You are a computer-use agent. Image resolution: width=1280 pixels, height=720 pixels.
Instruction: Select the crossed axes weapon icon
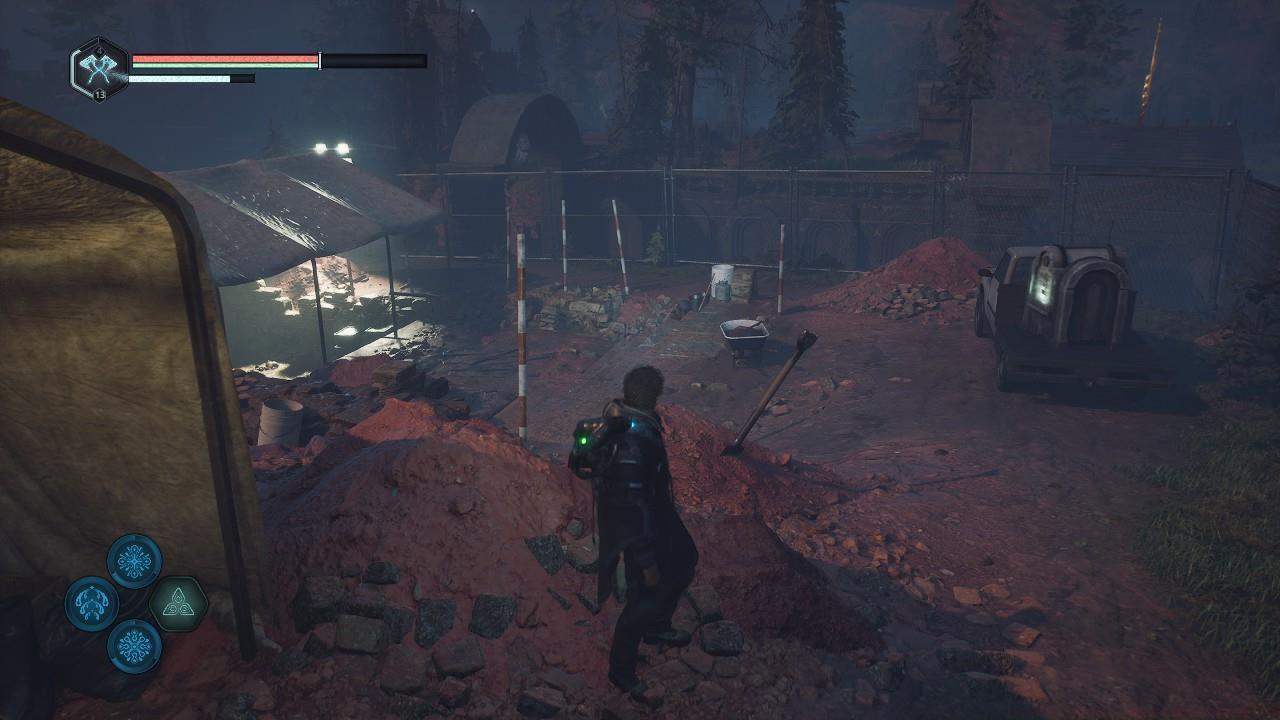(x=99, y=68)
